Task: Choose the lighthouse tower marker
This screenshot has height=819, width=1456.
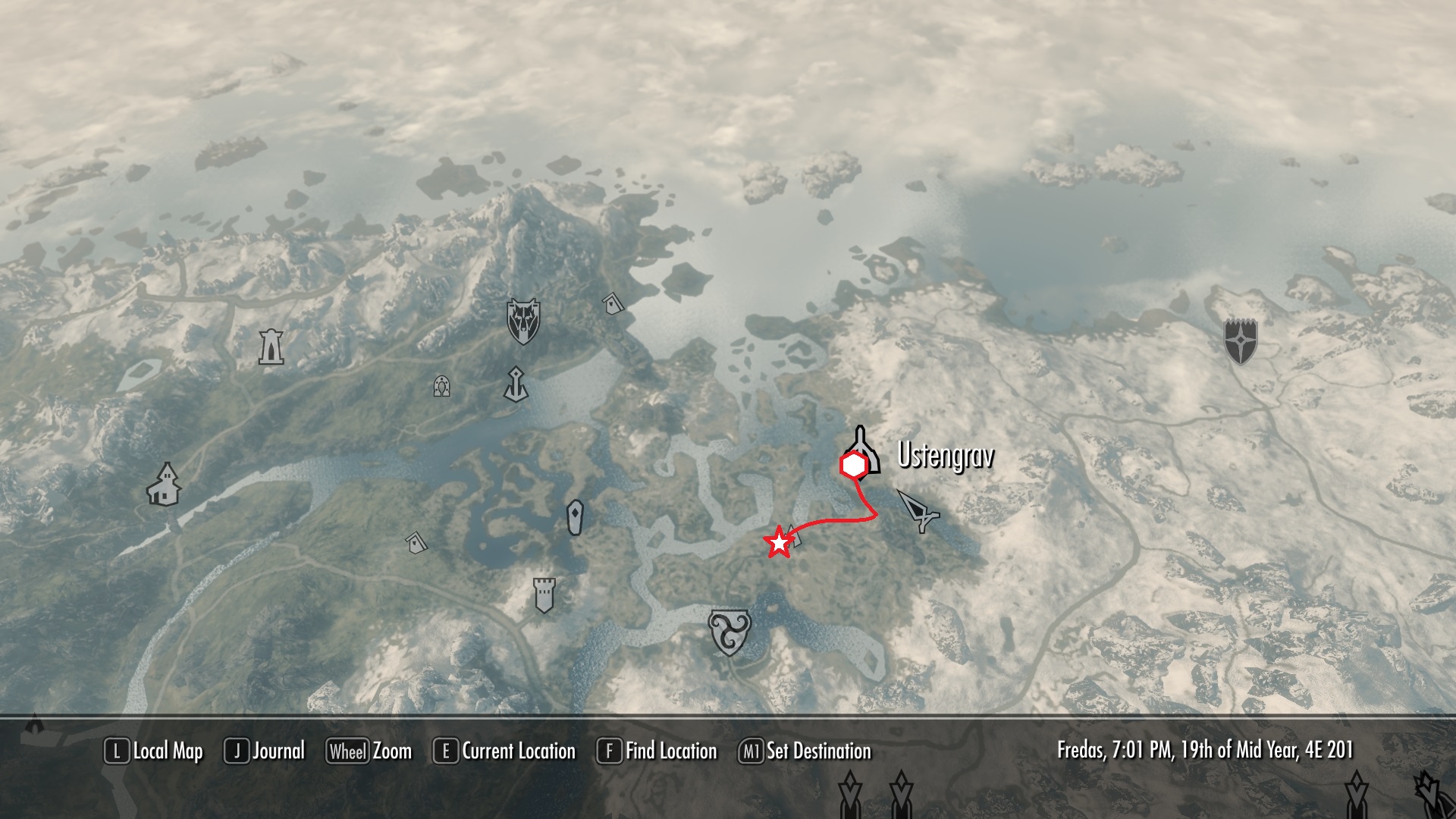Action: point(271,347)
